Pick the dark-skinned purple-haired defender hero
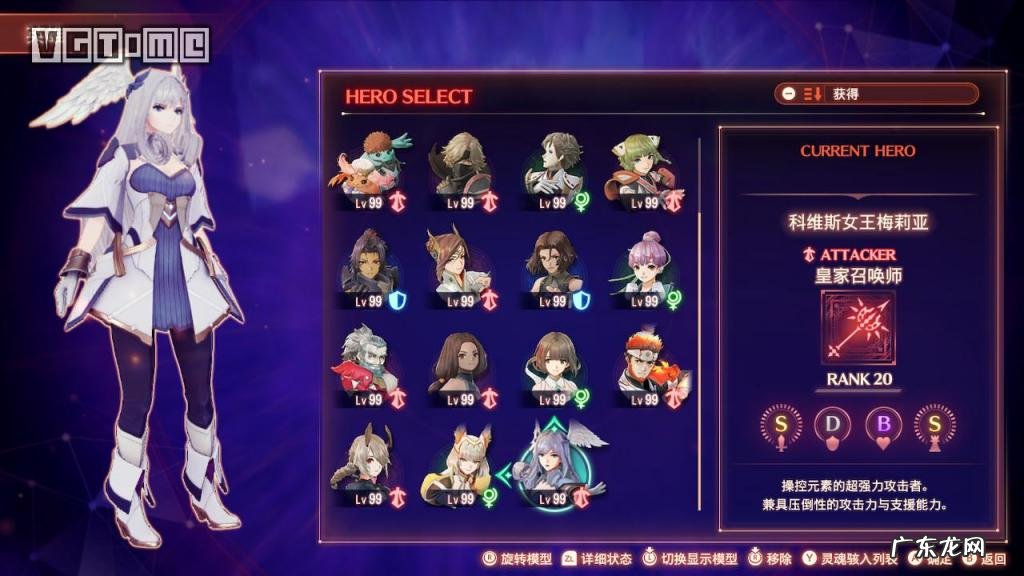 372,264
